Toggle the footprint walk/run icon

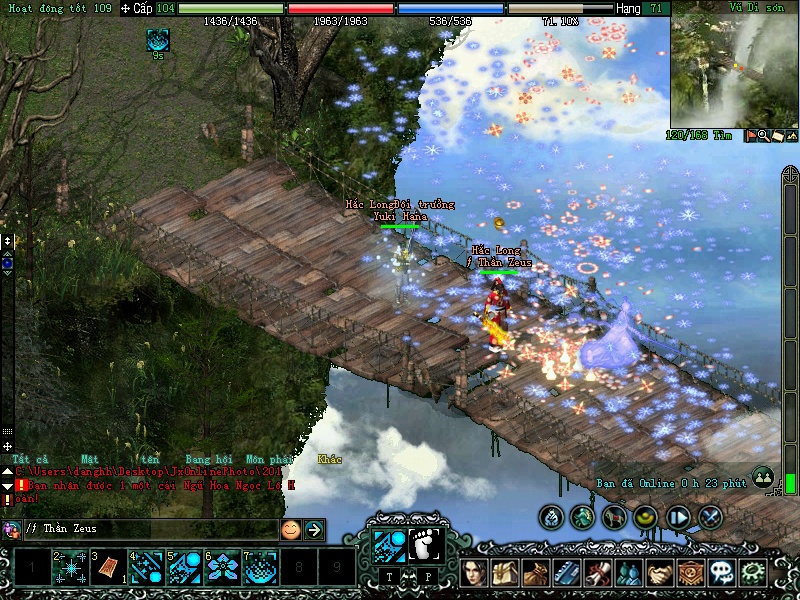[x=426, y=546]
